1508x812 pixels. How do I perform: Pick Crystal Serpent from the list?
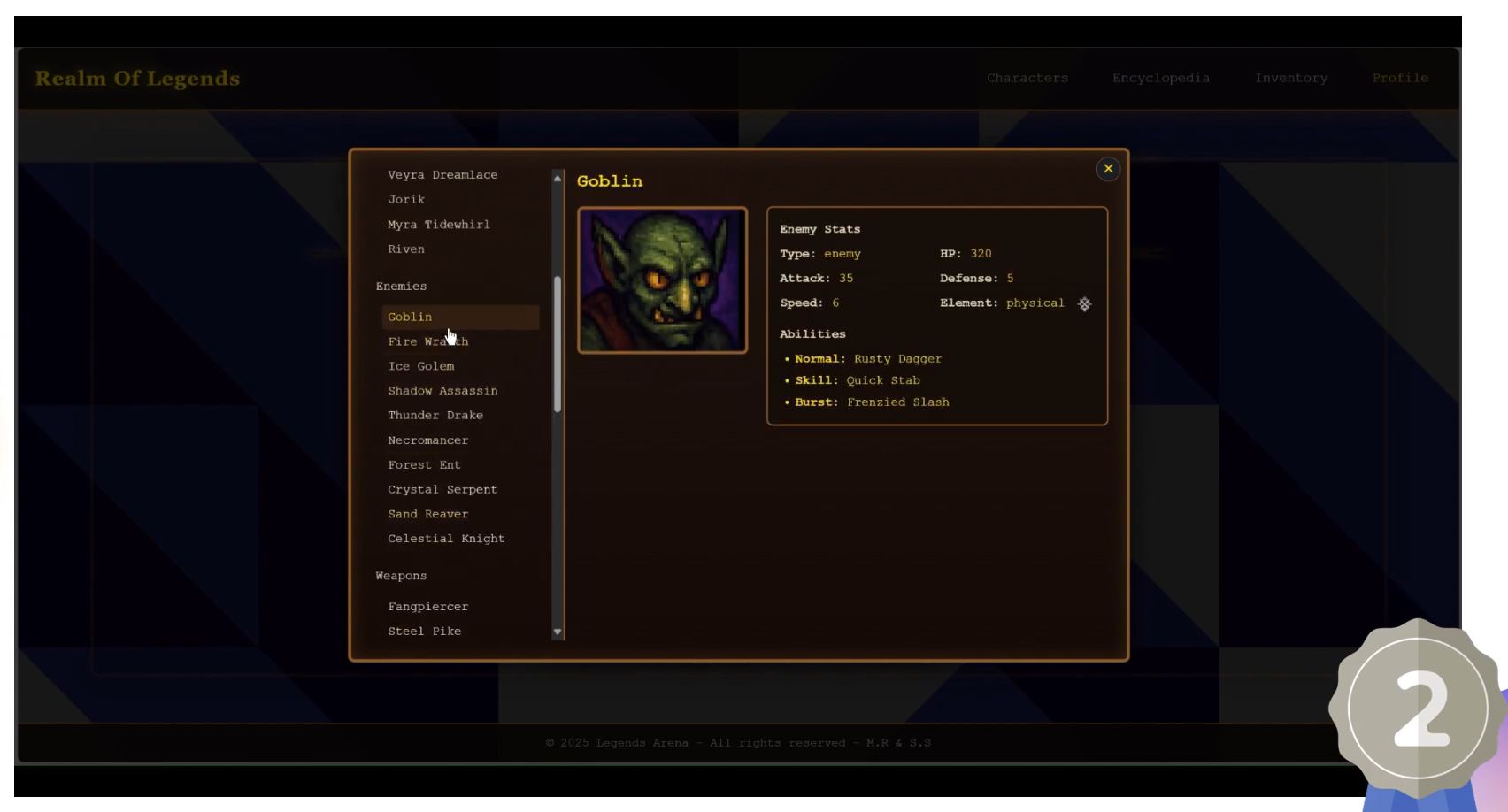click(442, 490)
